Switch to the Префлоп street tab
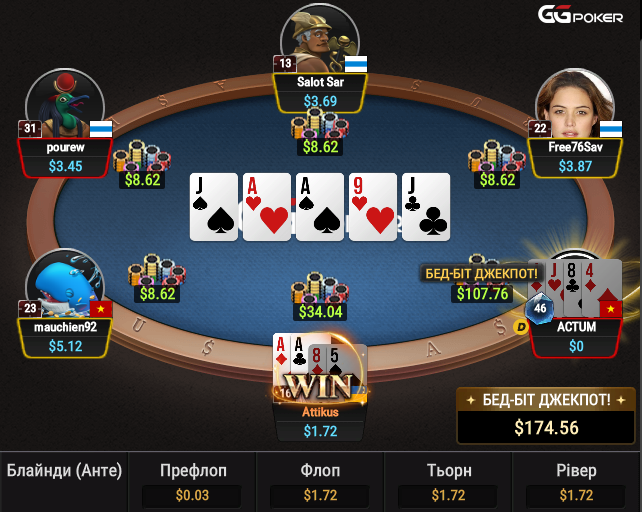The height and width of the screenshot is (512, 642). click(x=192, y=482)
